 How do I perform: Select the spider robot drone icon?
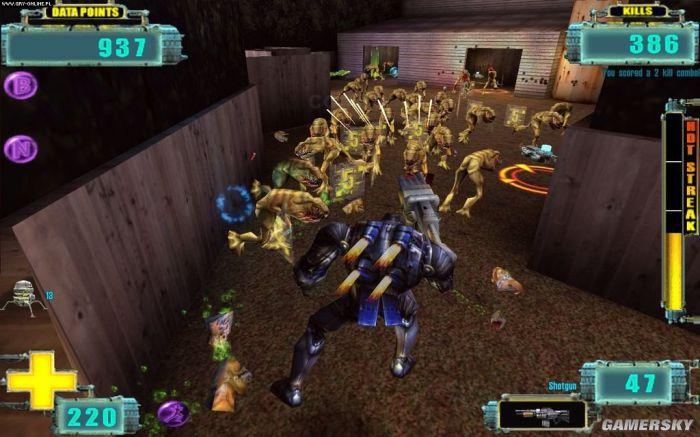tap(24, 297)
